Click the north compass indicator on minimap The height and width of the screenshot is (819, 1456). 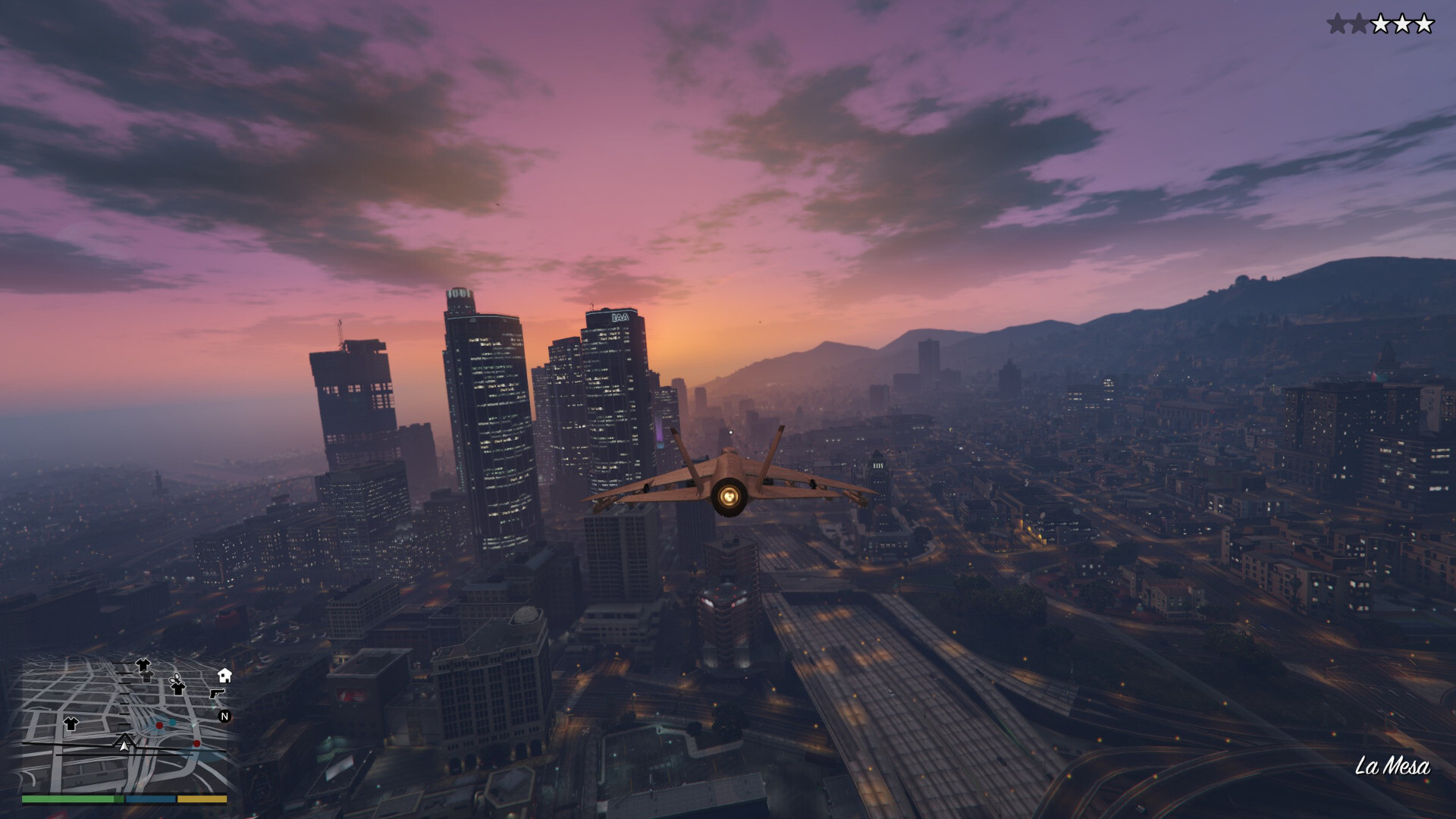(x=224, y=716)
